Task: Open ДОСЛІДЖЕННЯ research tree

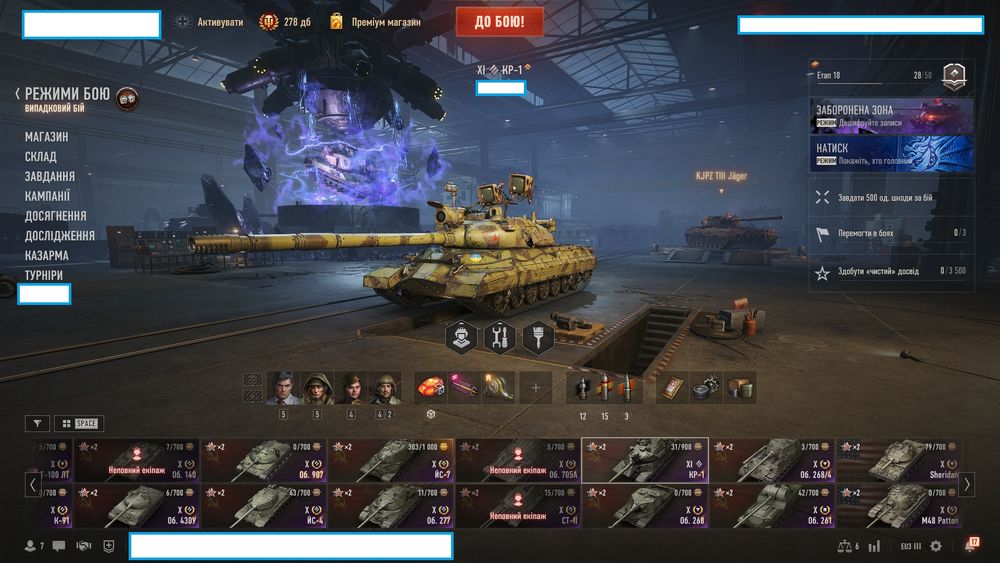Action: 60,236
